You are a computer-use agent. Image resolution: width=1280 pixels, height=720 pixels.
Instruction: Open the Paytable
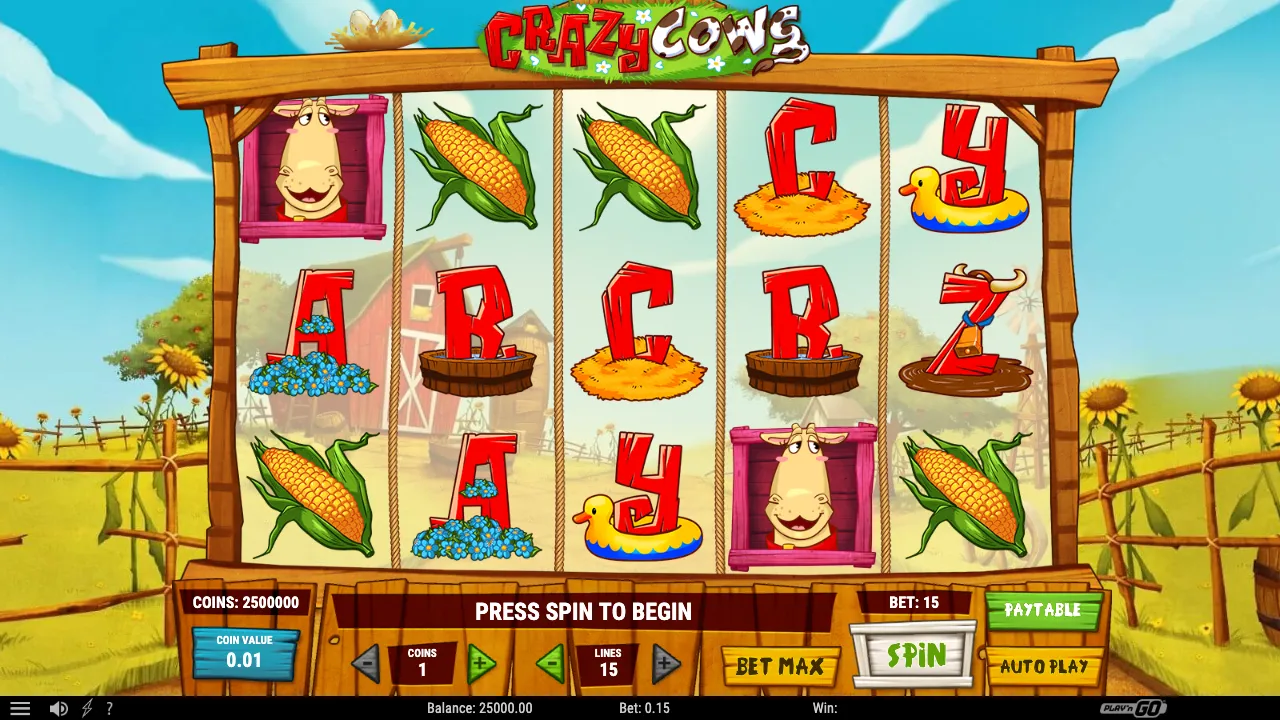pos(1043,610)
